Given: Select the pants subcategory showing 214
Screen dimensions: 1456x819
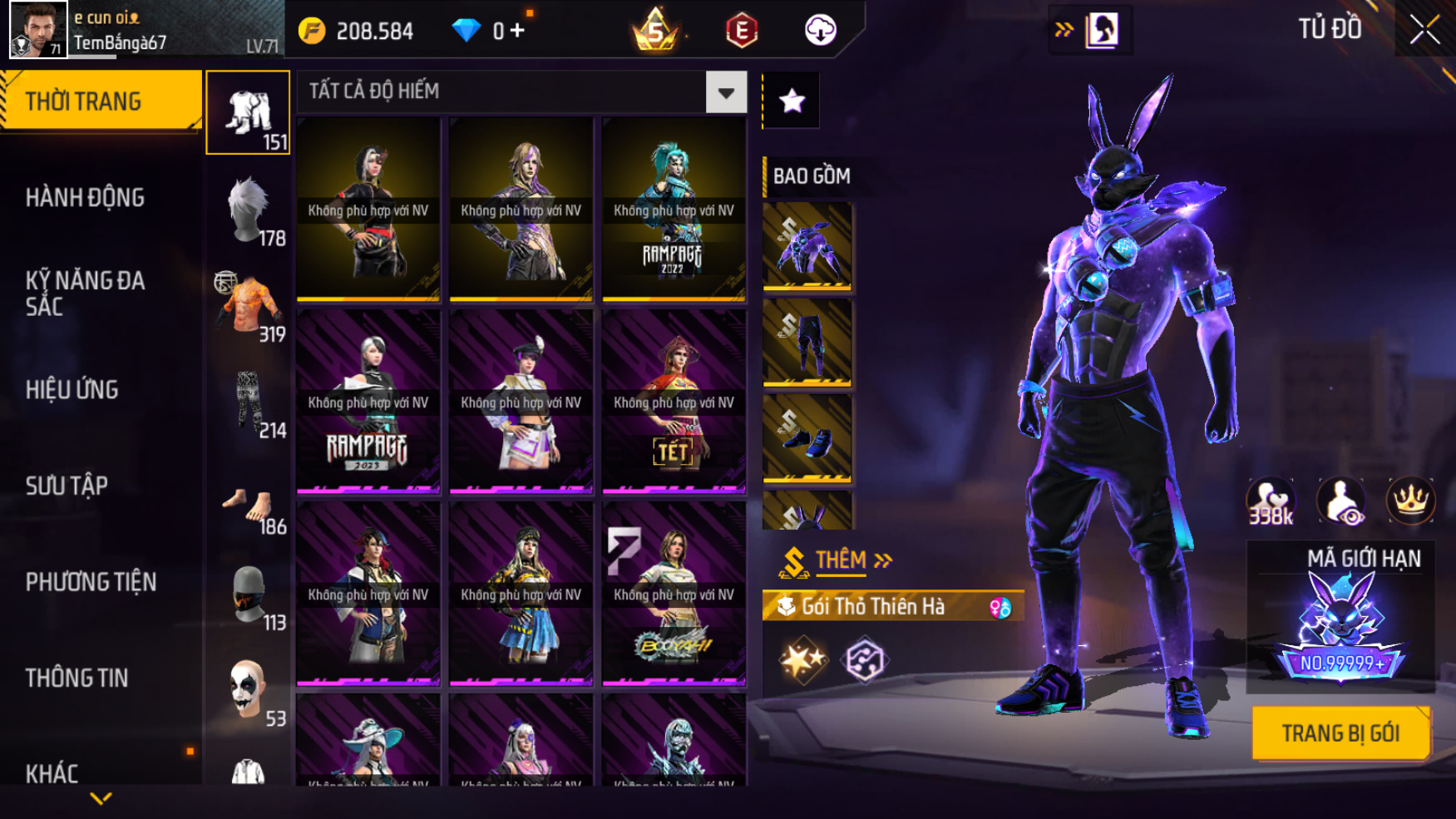Looking at the screenshot, I should (249, 402).
